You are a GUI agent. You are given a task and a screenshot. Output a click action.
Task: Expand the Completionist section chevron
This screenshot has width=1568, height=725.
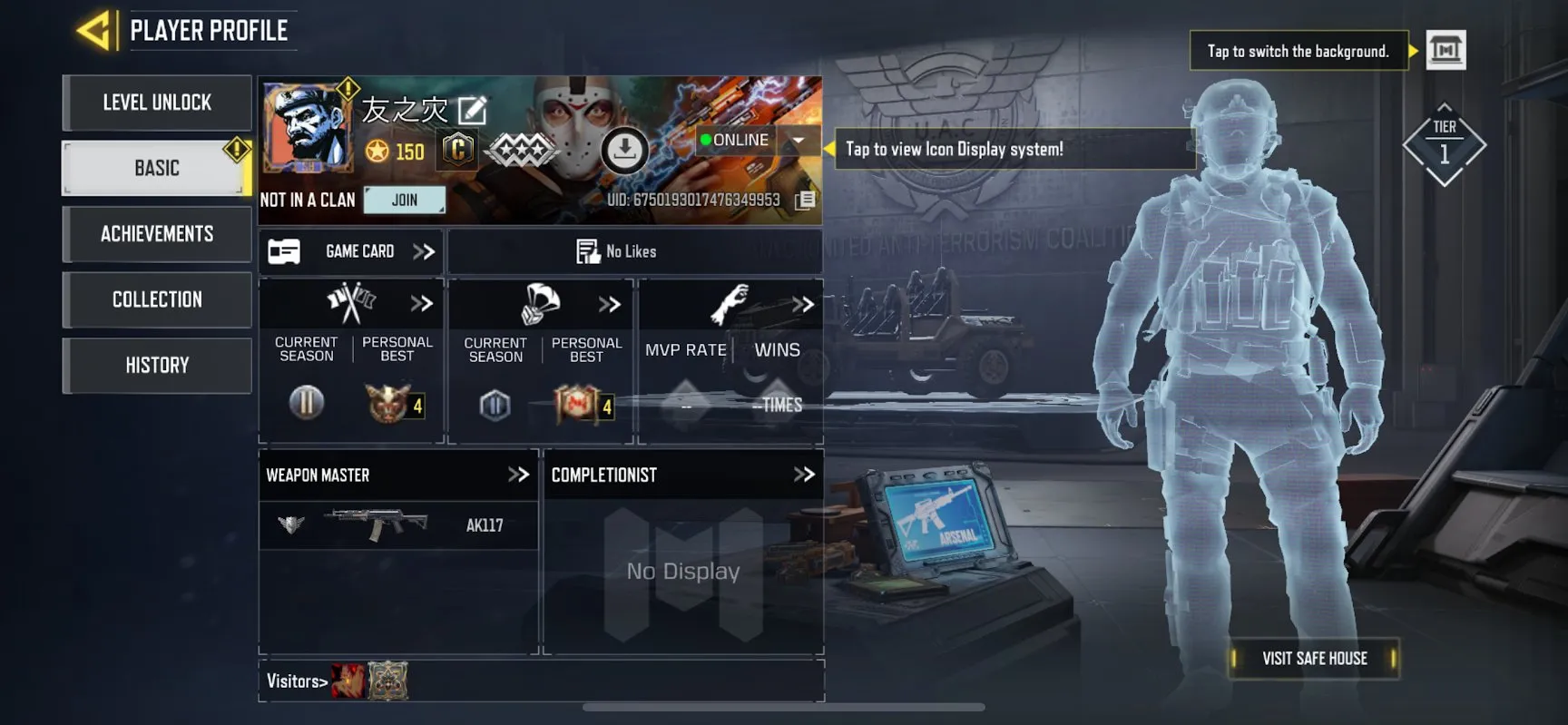(803, 474)
